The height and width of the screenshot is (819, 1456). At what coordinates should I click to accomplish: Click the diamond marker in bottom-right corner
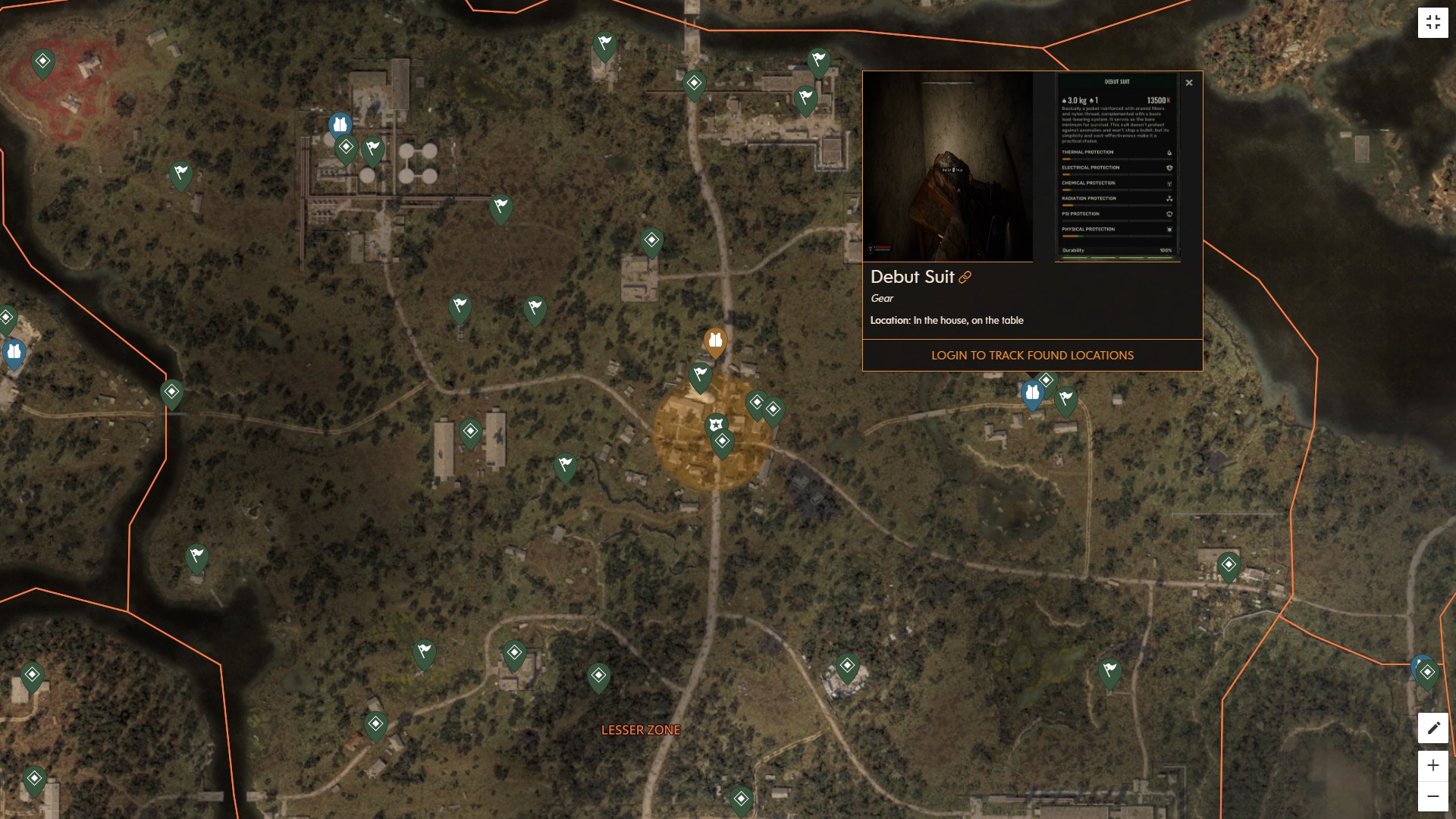[x=1429, y=670]
